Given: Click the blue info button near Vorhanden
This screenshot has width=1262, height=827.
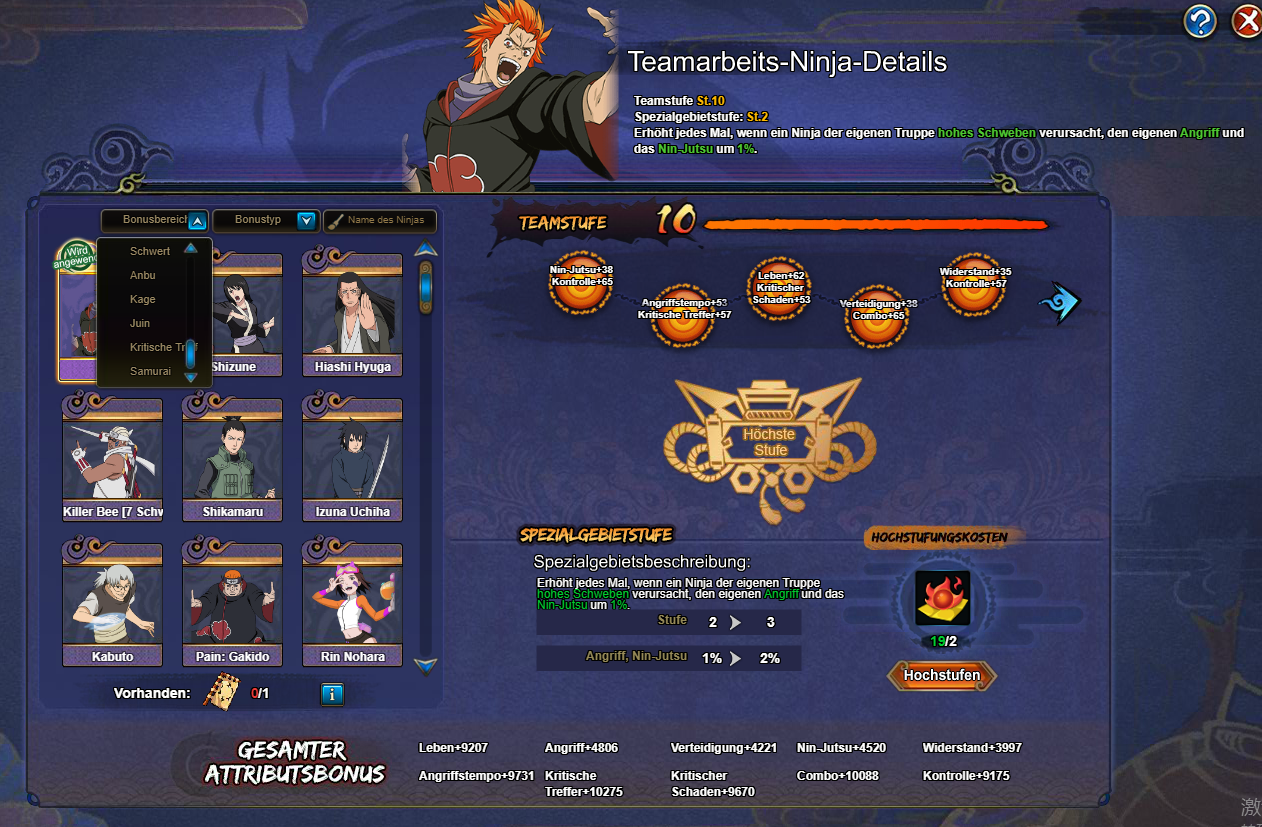Looking at the screenshot, I should click(x=333, y=693).
